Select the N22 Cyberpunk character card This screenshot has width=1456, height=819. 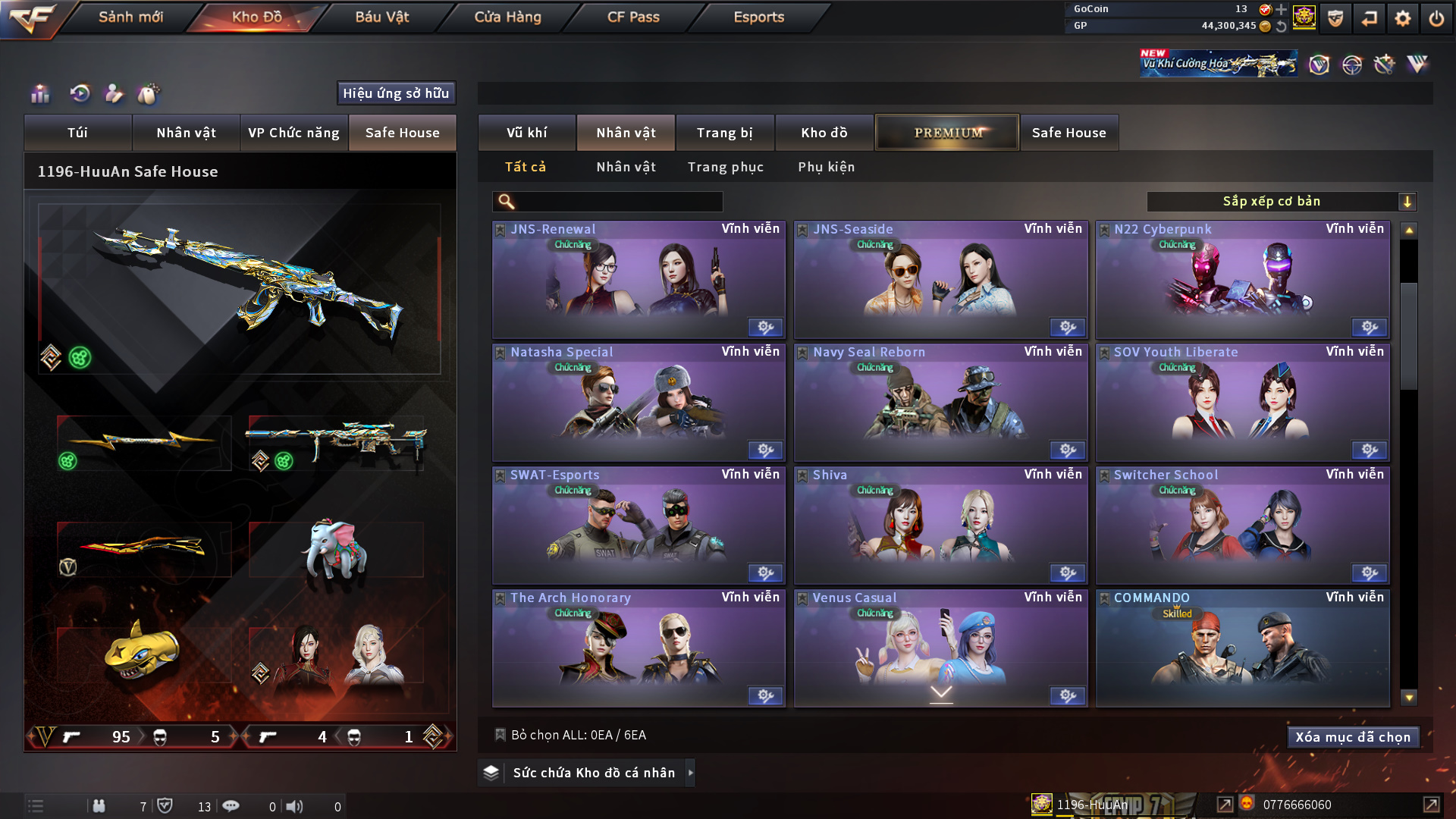click(1242, 281)
